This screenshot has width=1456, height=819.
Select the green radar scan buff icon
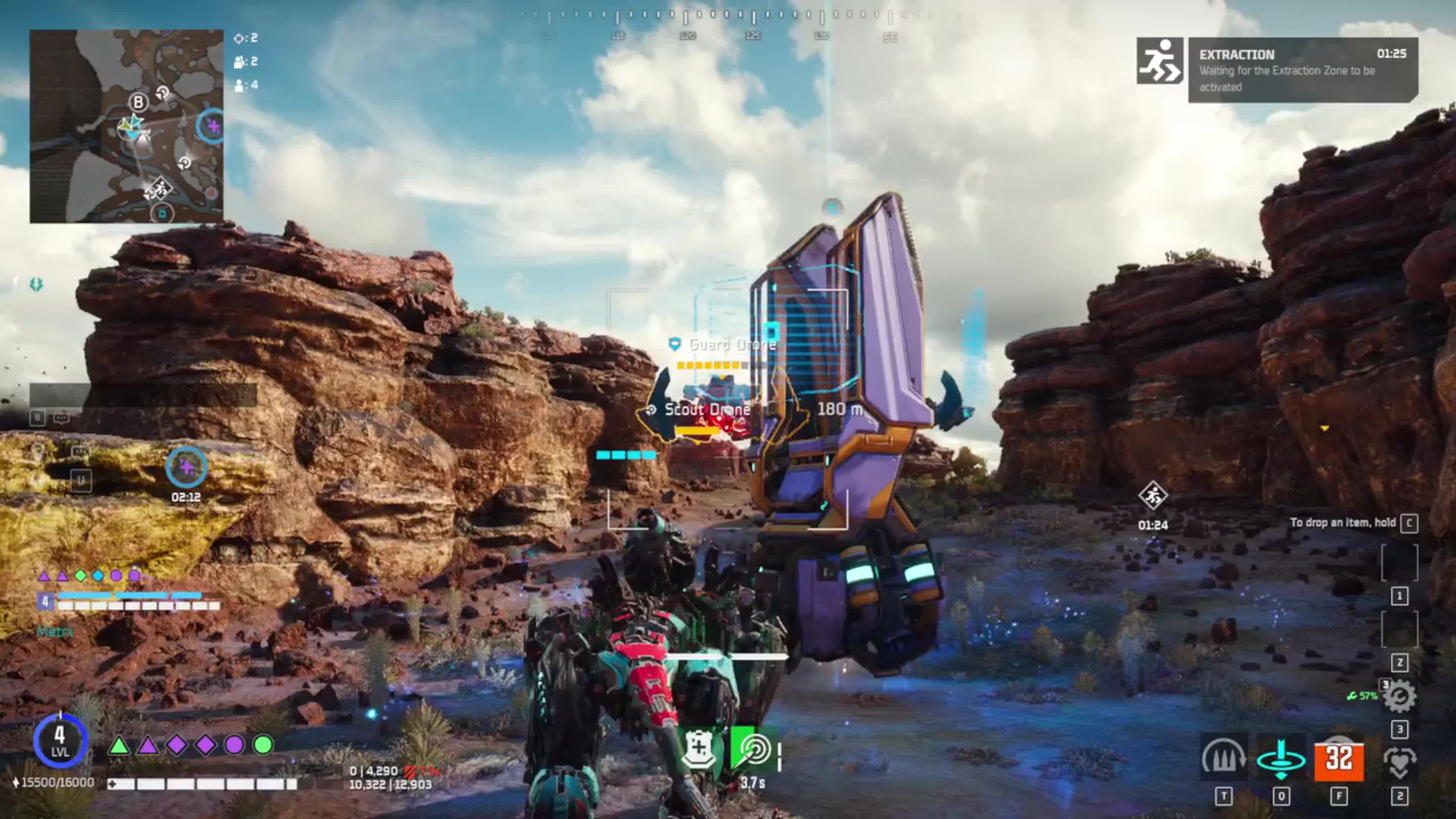[753, 748]
